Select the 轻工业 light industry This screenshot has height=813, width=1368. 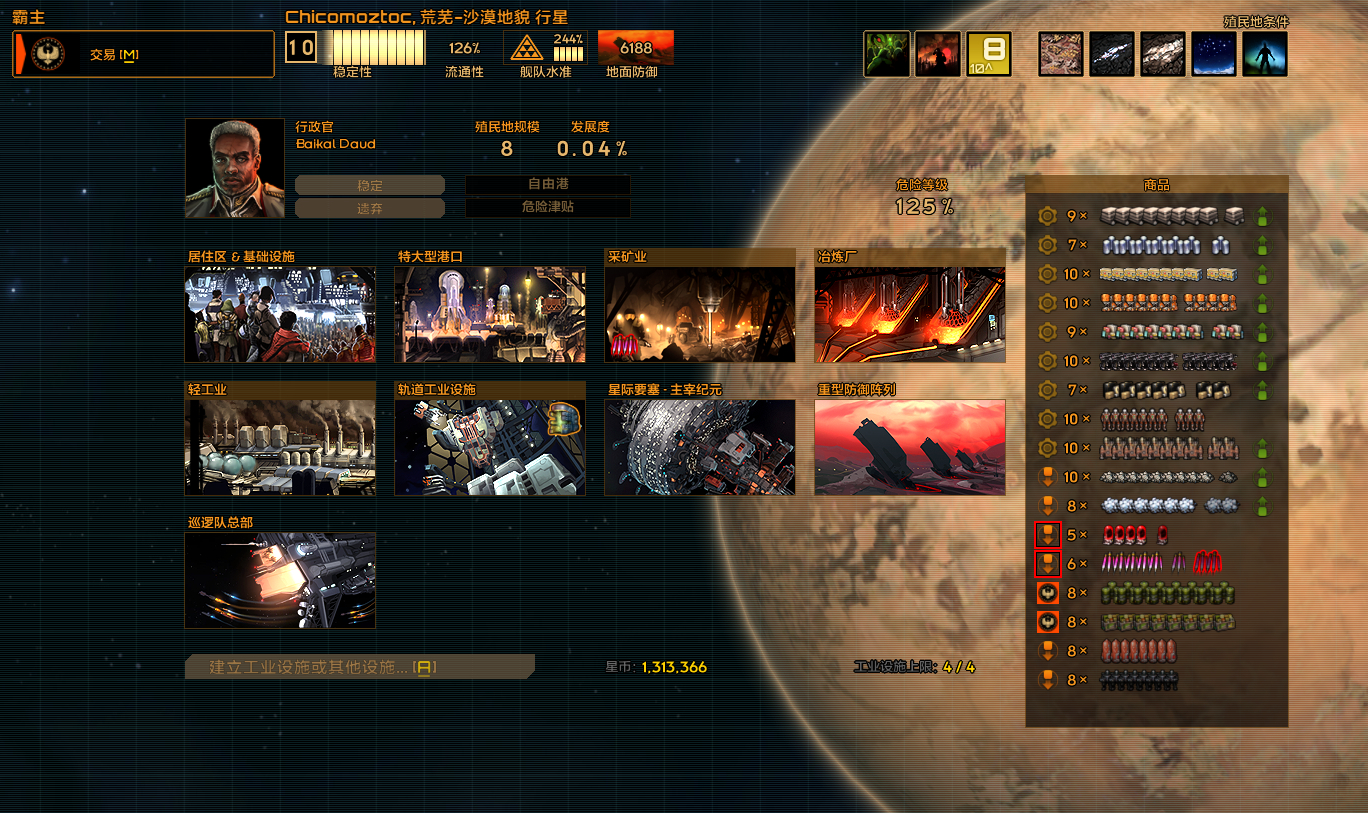[280, 446]
